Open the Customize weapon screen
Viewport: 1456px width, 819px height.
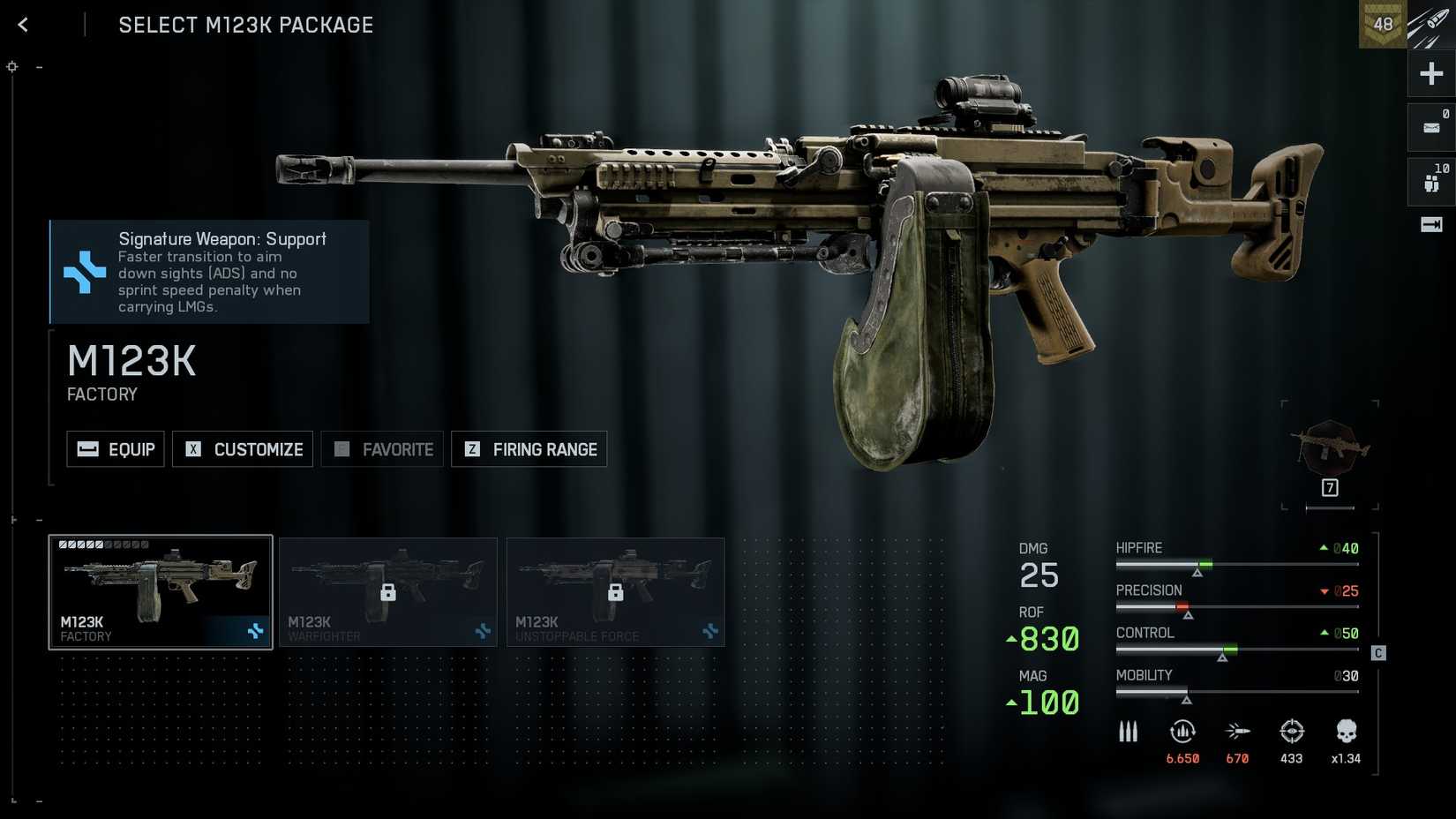click(x=243, y=449)
